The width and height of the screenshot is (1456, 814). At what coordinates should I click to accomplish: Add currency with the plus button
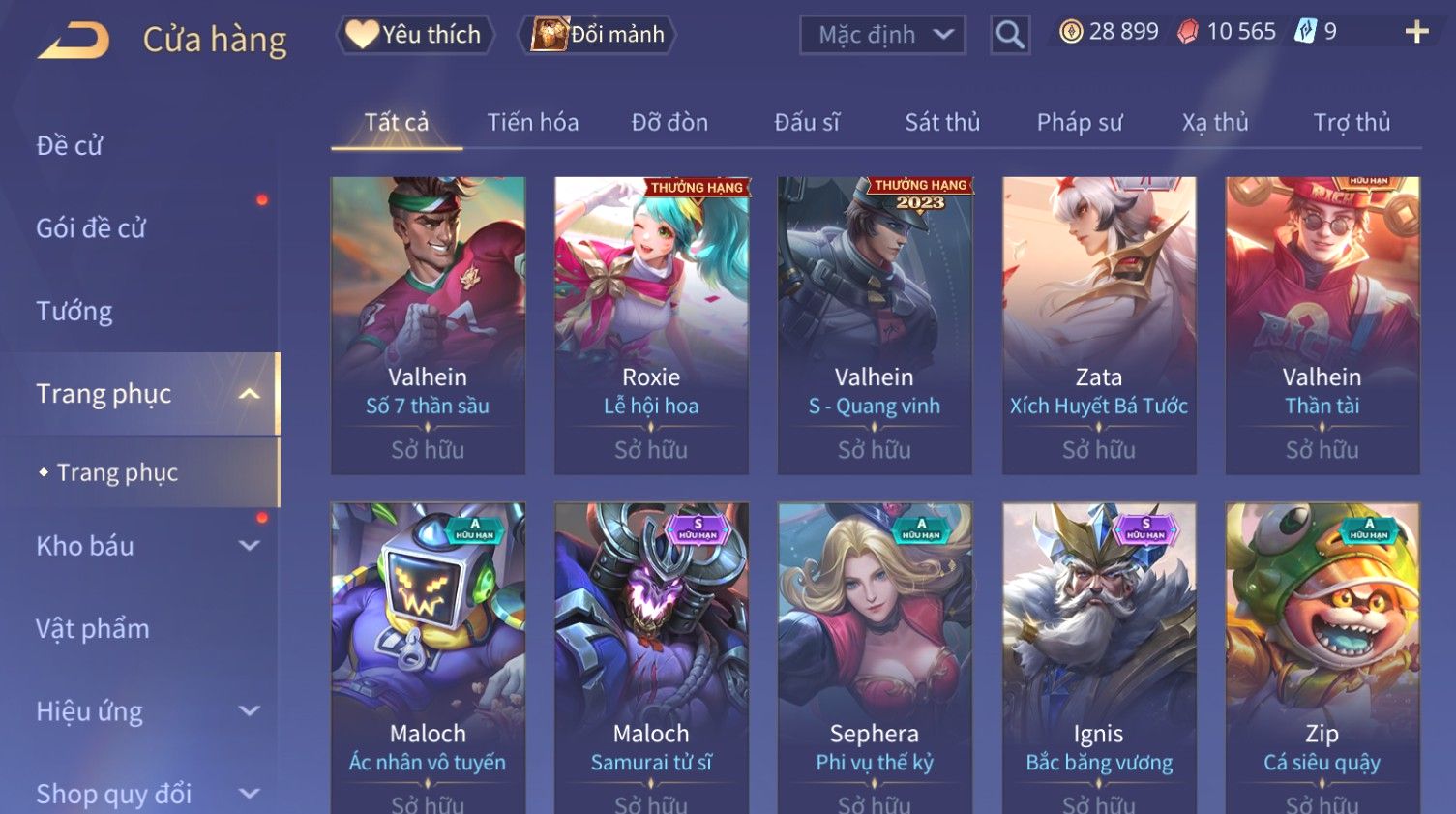(x=1416, y=33)
